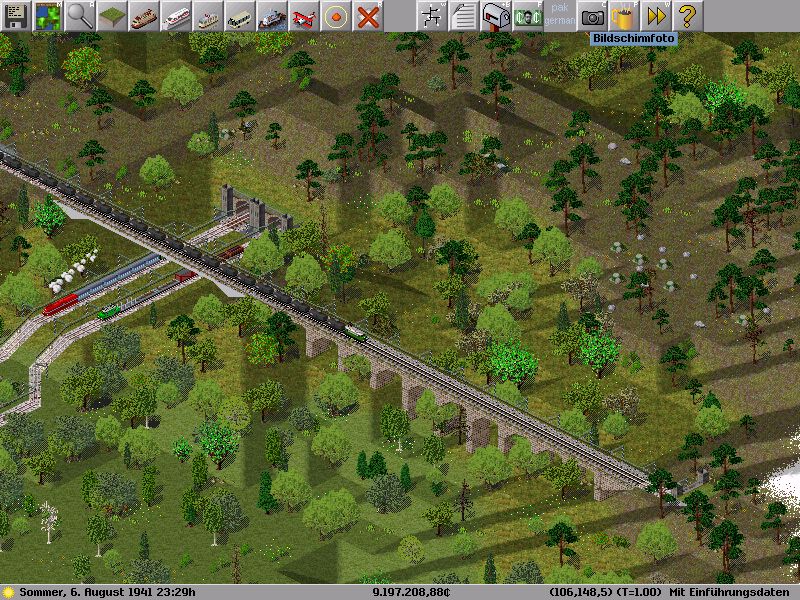Take a screenshot with the camera button
The image size is (800, 600).
[x=592, y=15]
